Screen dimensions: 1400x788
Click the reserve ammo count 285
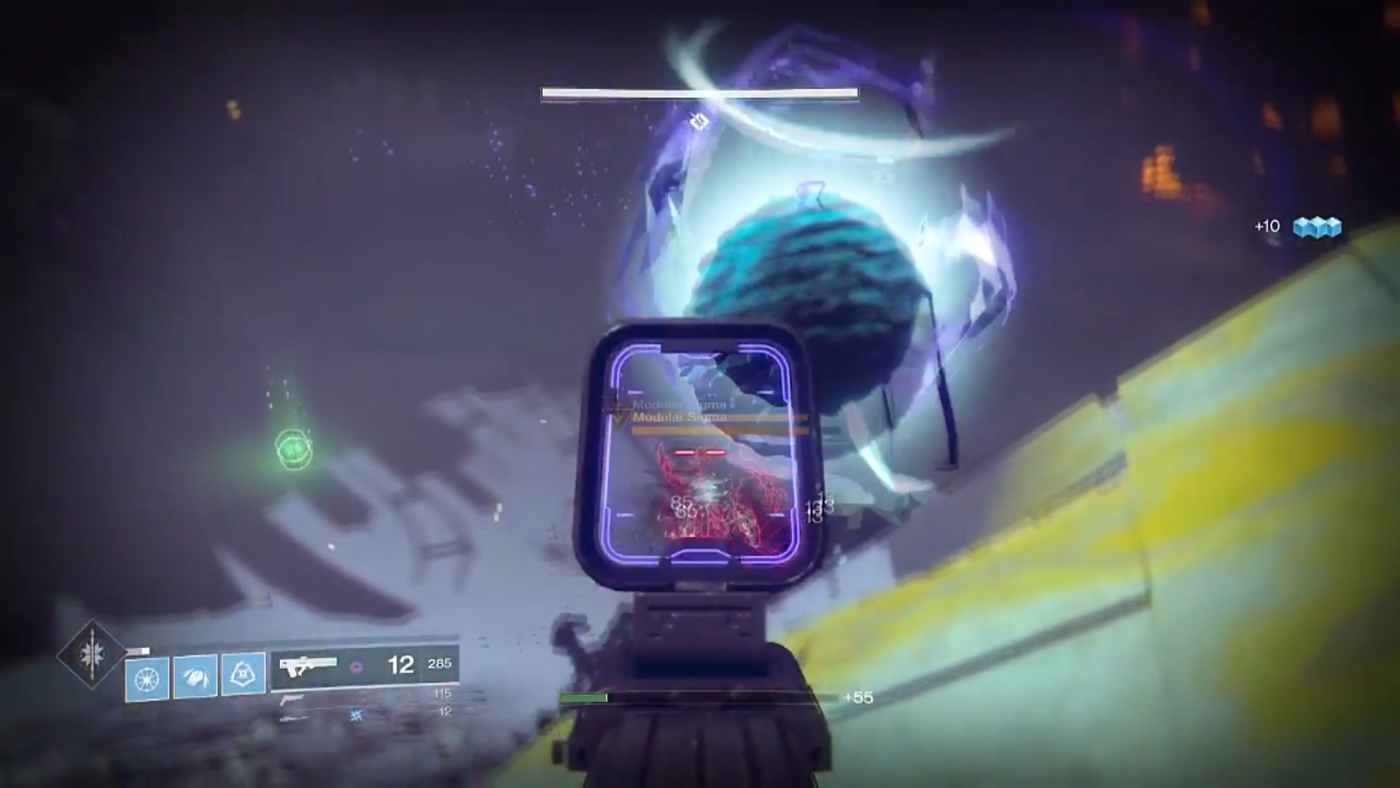point(440,662)
